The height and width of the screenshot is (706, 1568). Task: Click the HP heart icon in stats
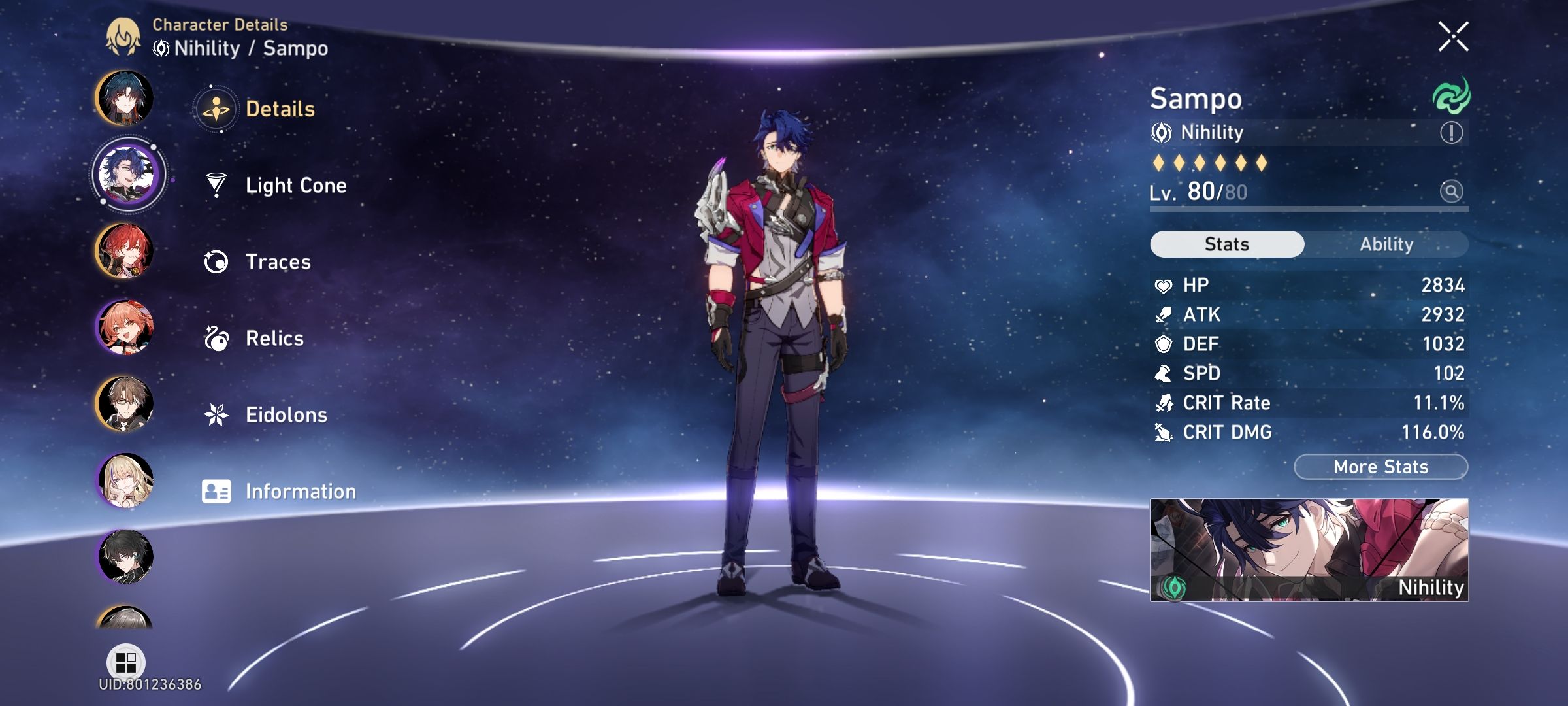point(1164,284)
